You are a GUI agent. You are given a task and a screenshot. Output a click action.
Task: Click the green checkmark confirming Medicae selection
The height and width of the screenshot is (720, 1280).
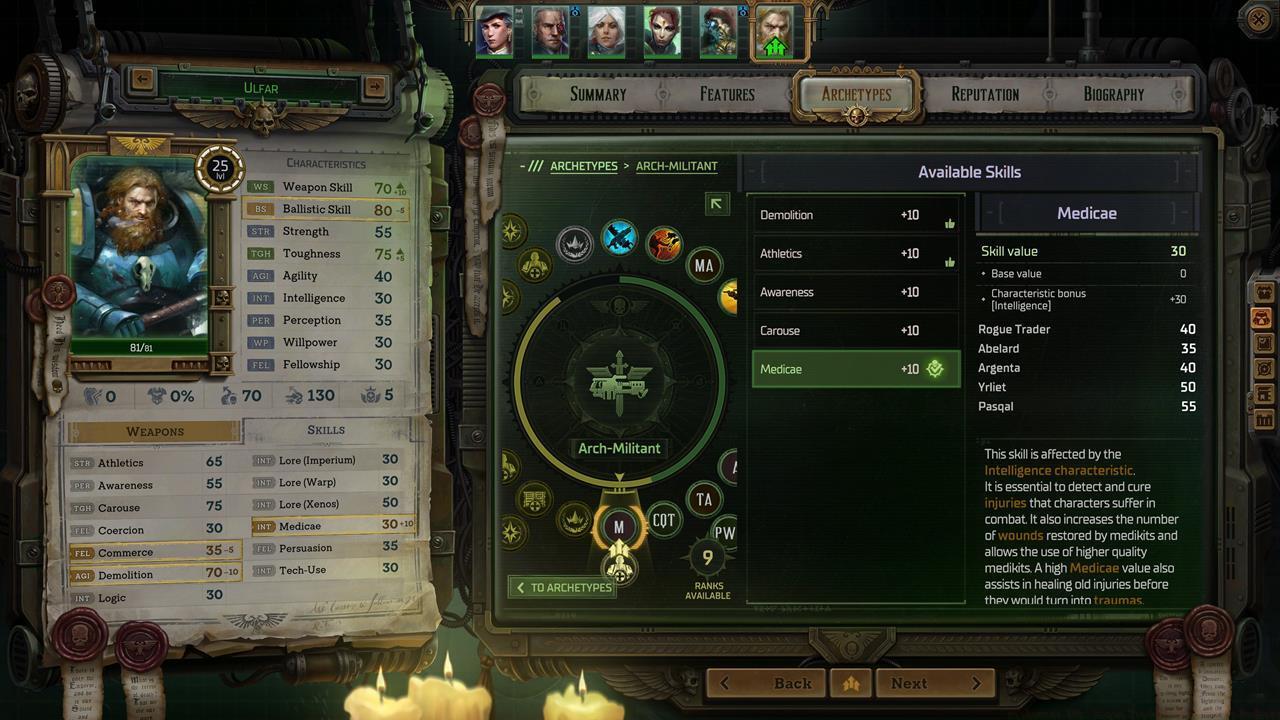coord(934,369)
